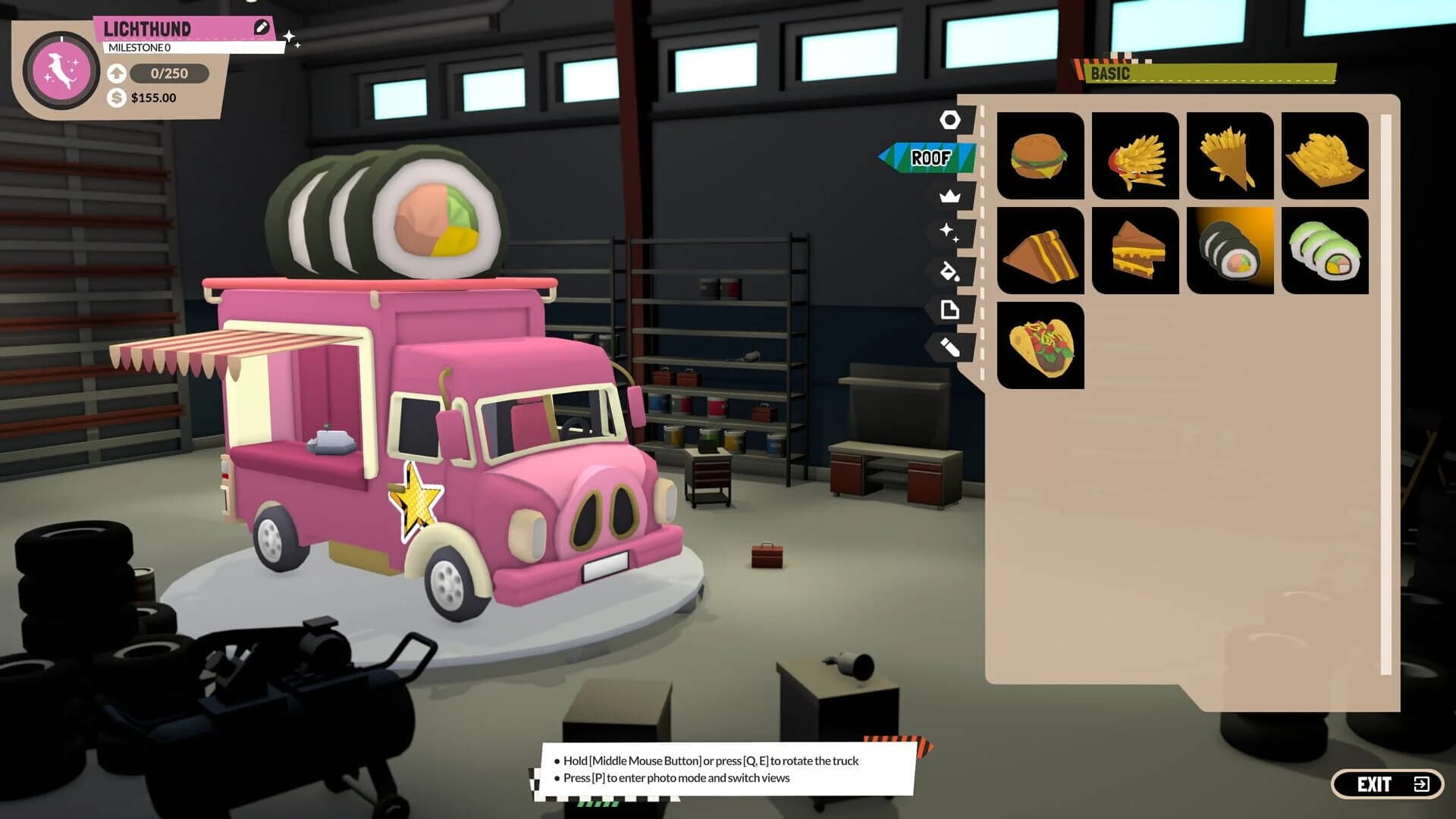The height and width of the screenshot is (819, 1456).
Task: Toggle the selected maki sushi roof decoration
Action: [x=1229, y=252]
